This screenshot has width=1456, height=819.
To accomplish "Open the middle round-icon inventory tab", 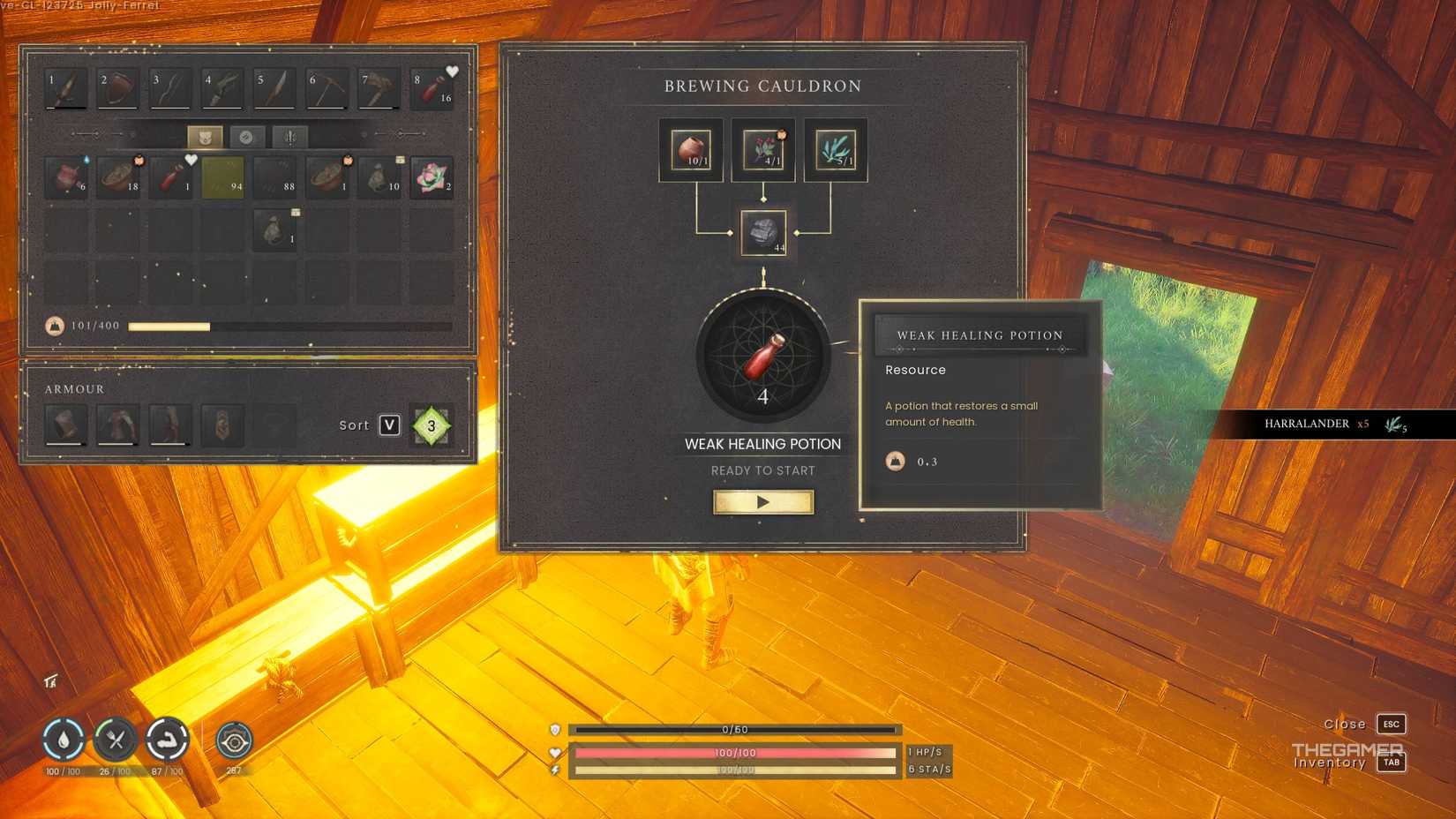I will point(247,137).
